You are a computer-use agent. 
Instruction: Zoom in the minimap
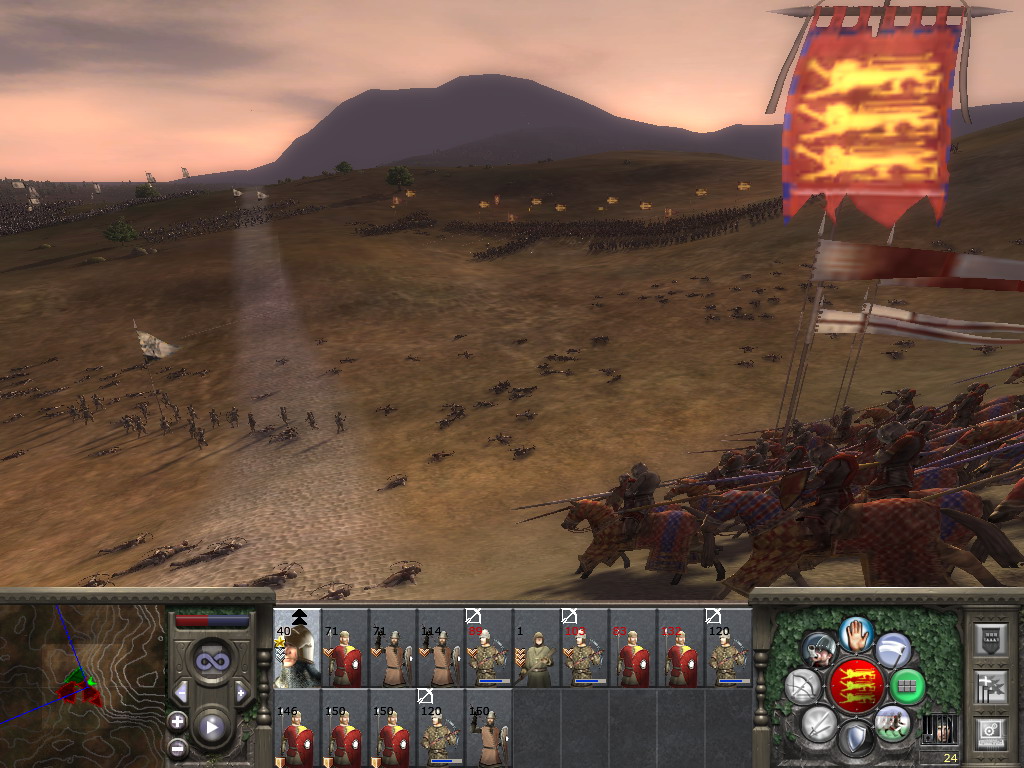point(178,721)
